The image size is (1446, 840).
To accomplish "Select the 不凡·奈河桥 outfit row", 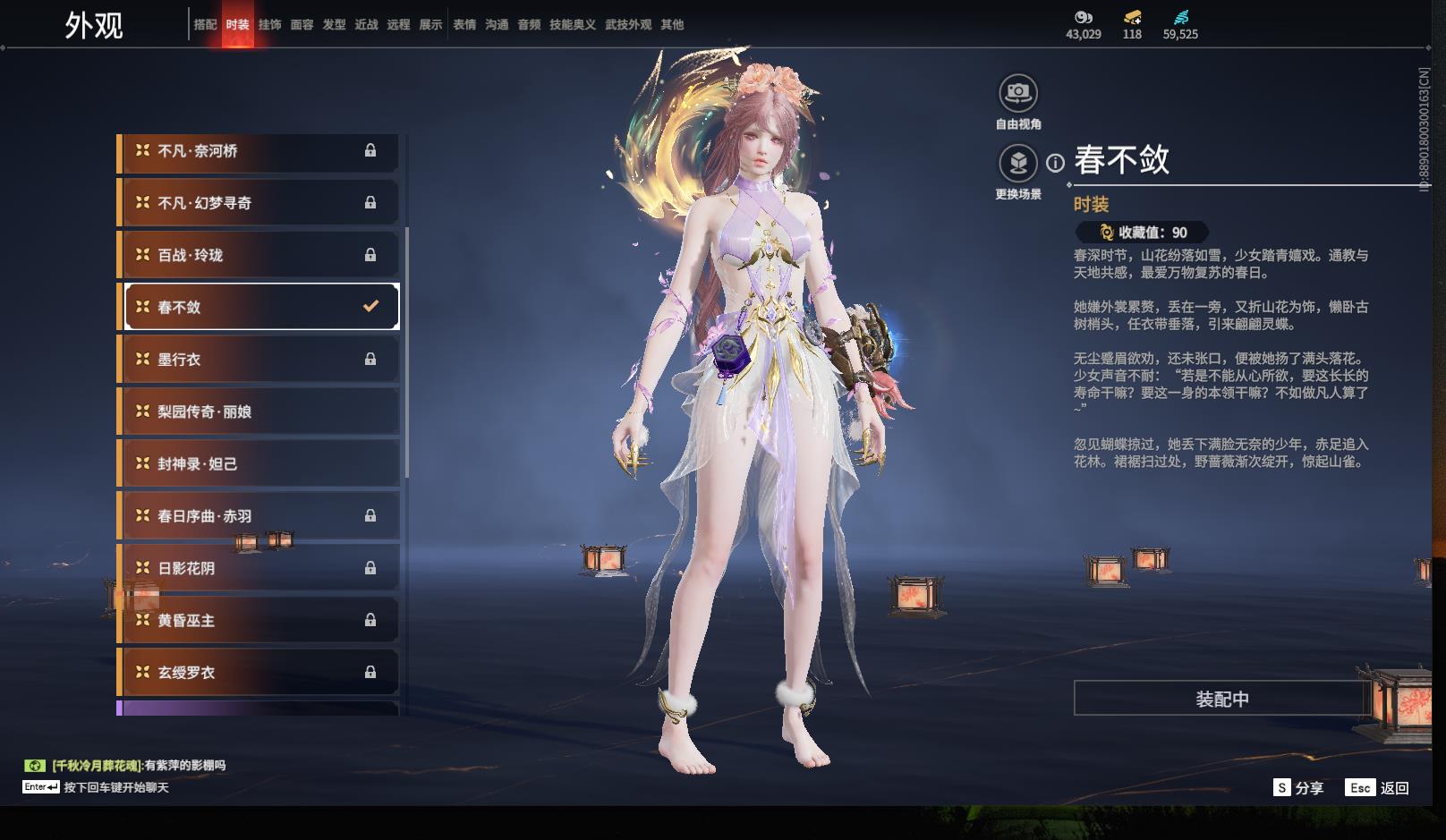I will tap(258, 151).
